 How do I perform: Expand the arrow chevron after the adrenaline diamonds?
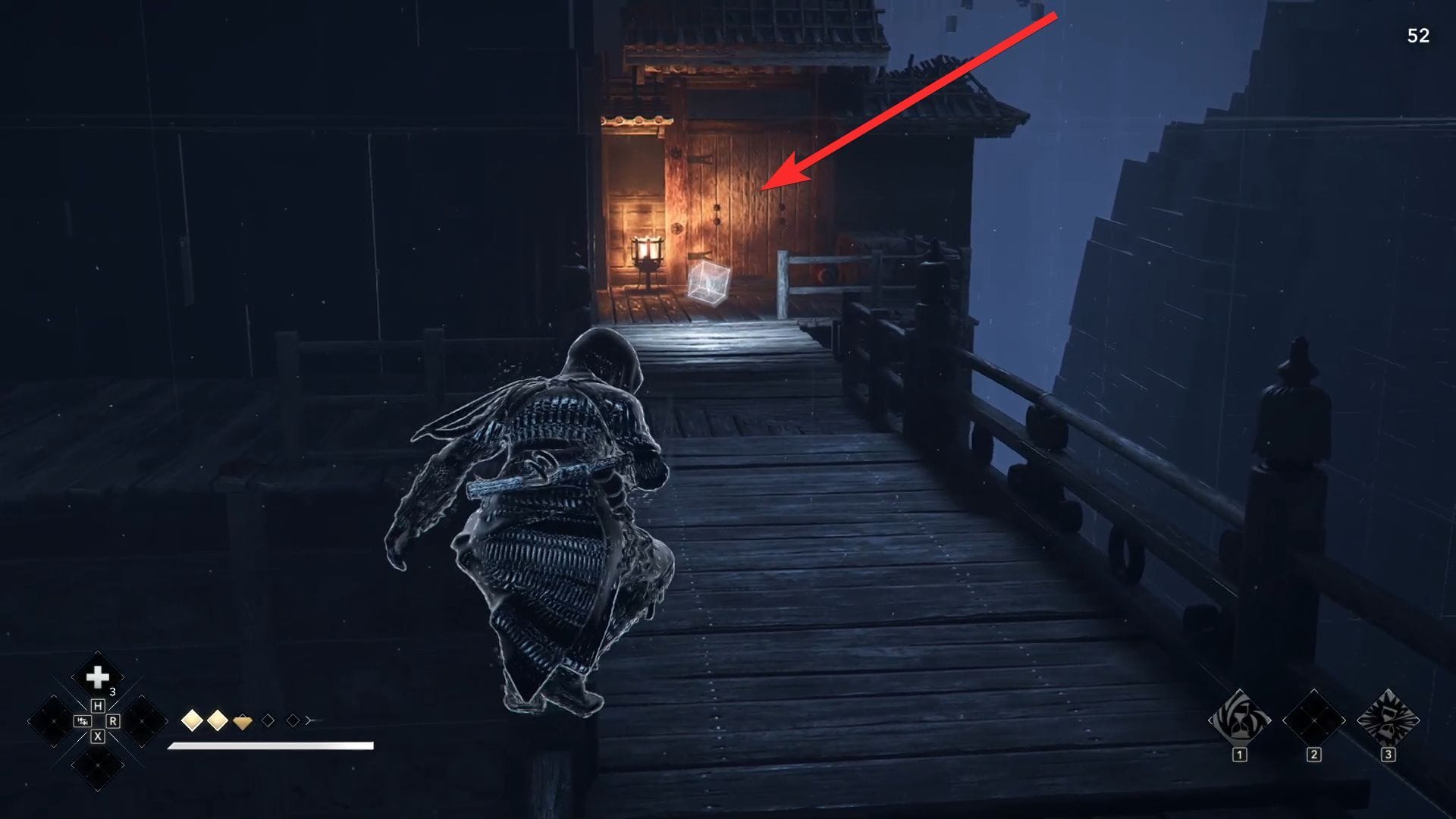click(x=308, y=720)
